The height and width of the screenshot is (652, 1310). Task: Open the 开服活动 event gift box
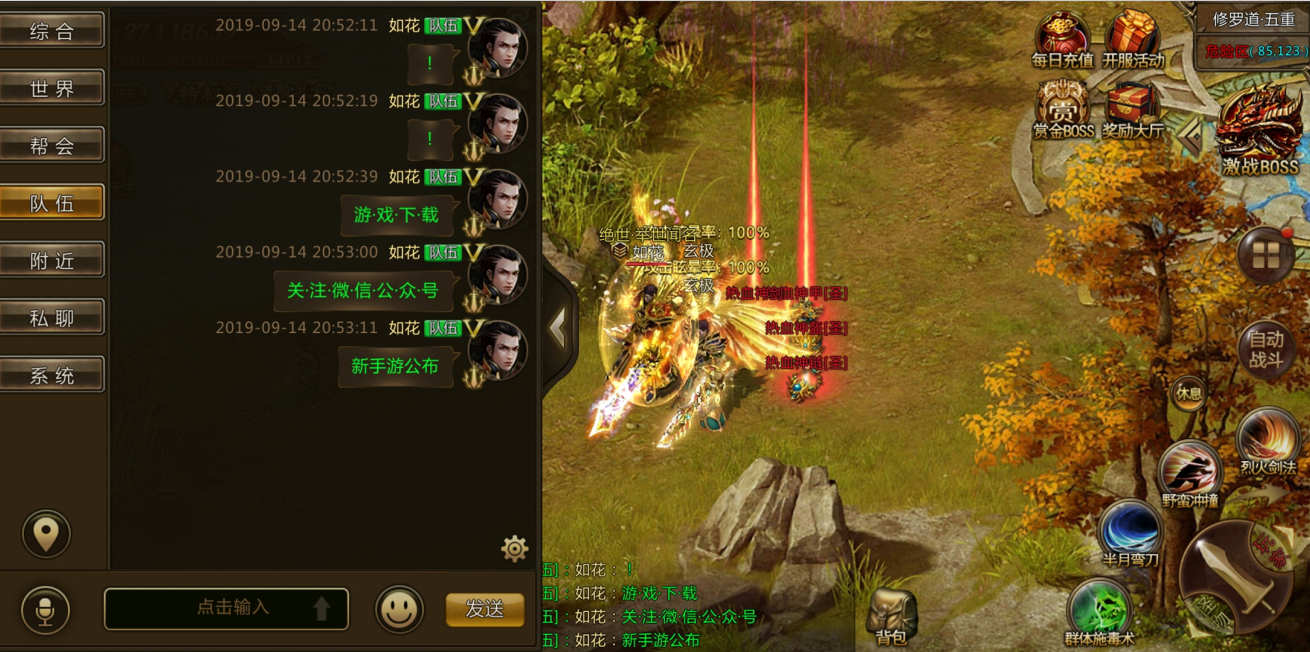(1133, 38)
